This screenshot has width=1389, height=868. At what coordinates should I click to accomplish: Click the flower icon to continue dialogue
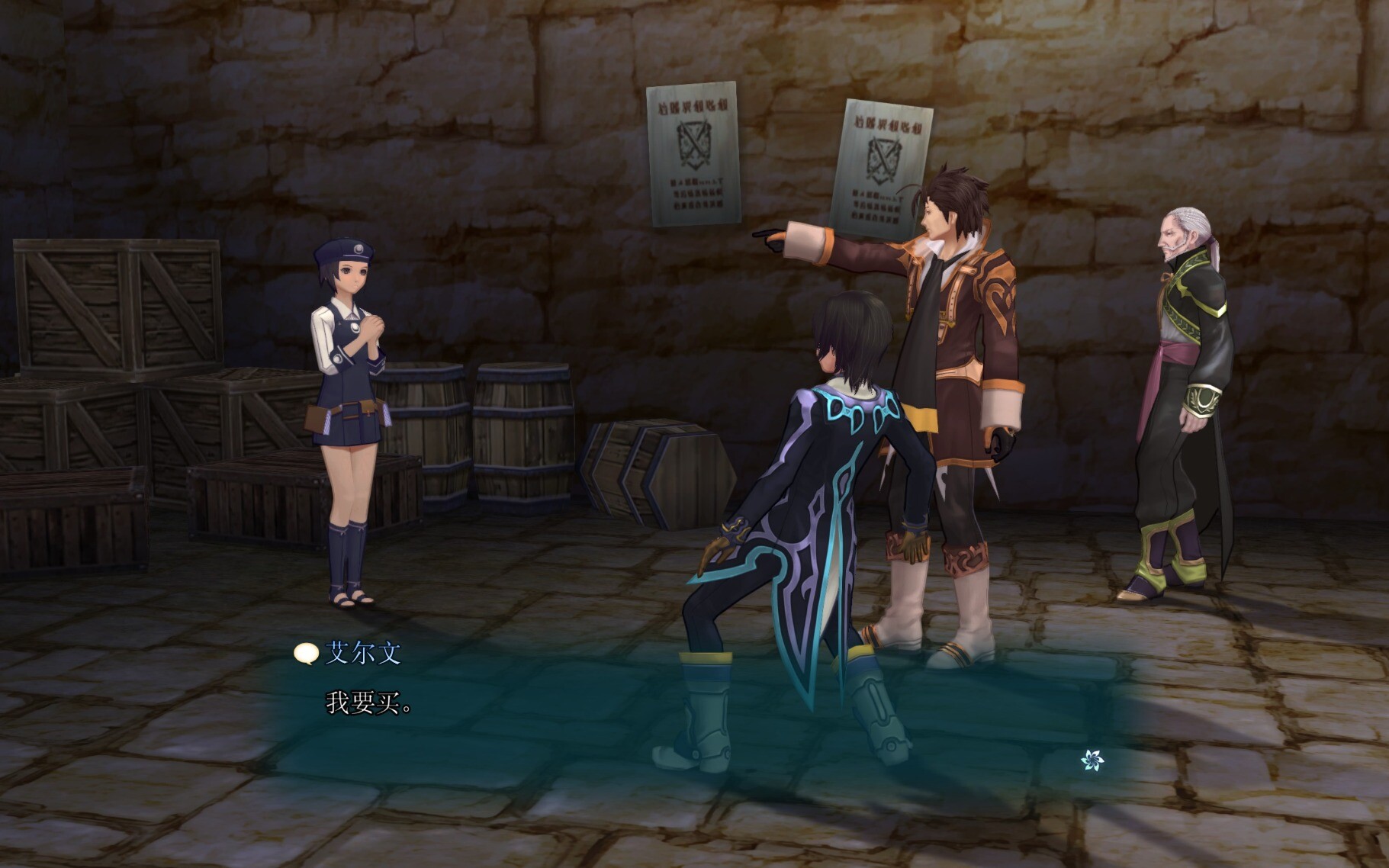(x=1092, y=760)
